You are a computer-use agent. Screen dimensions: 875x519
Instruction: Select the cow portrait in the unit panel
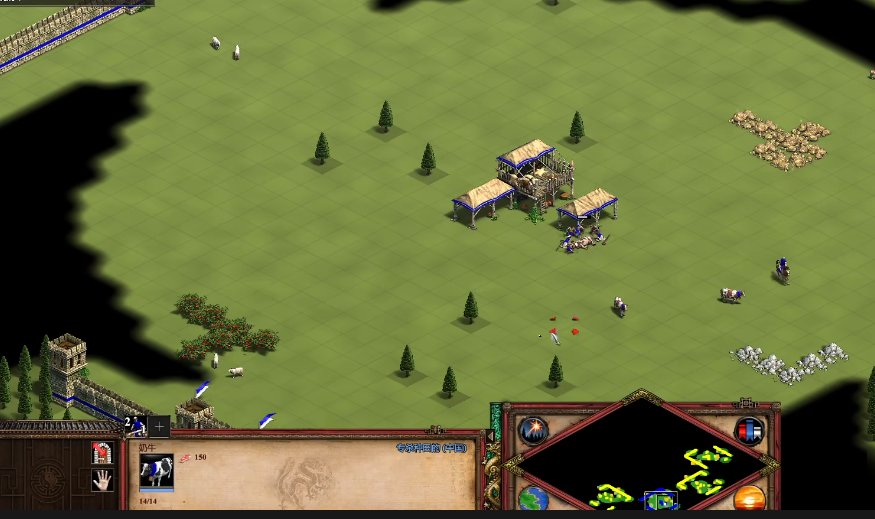(156, 471)
